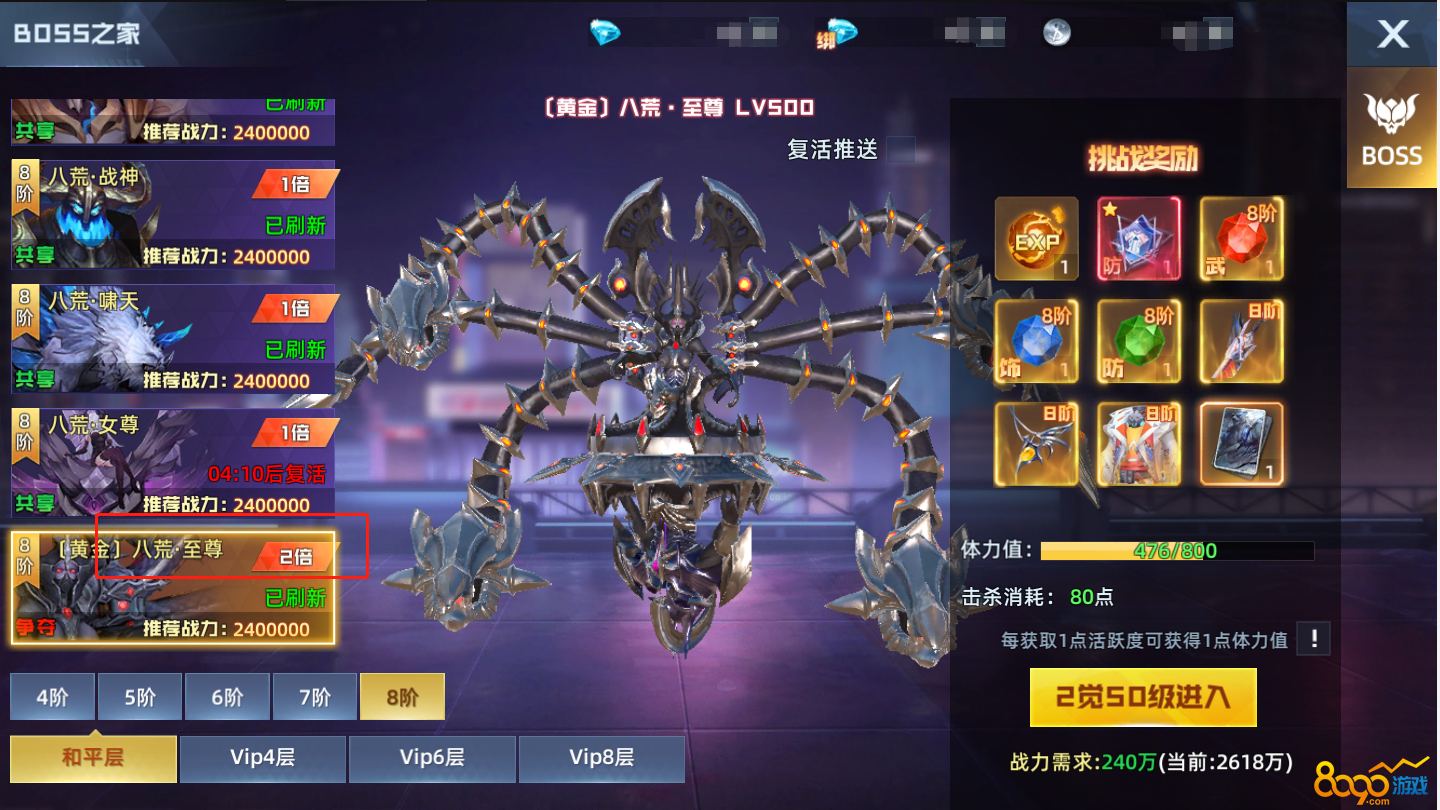This screenshot has width=1440, height=810.
Task: Select the blue 8阶 饰 gem reward
Action: [1036, 341]
